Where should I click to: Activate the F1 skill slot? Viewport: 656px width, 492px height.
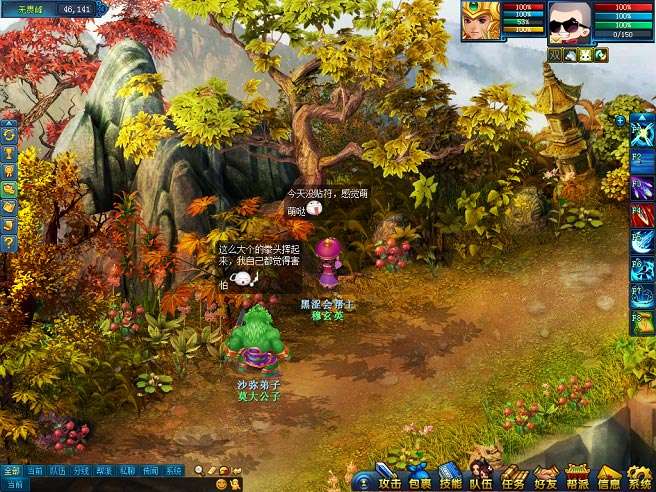(642, 132)
